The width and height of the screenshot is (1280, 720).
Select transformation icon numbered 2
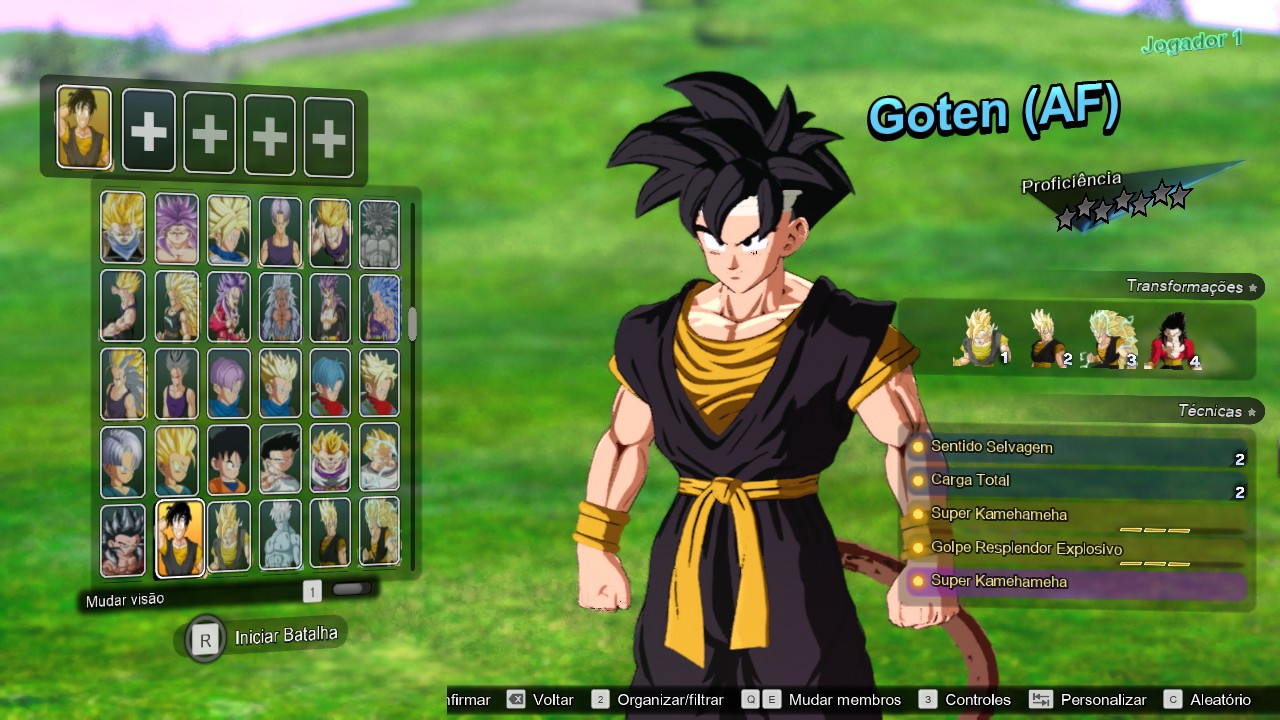pos(1045,335)
